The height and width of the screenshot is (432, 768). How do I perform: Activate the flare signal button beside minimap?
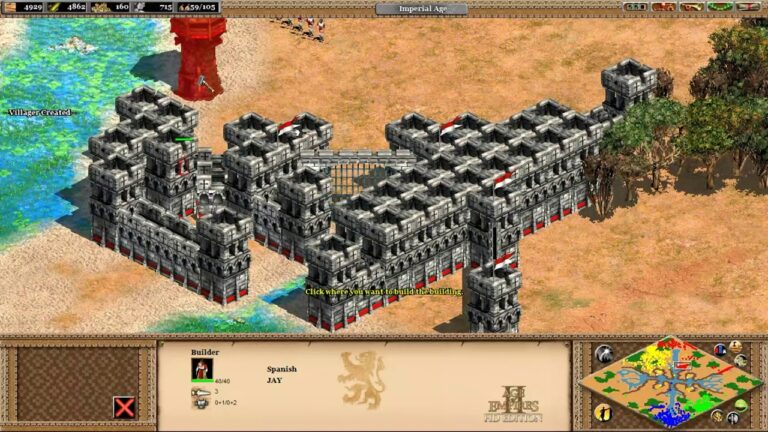point(603,354)
